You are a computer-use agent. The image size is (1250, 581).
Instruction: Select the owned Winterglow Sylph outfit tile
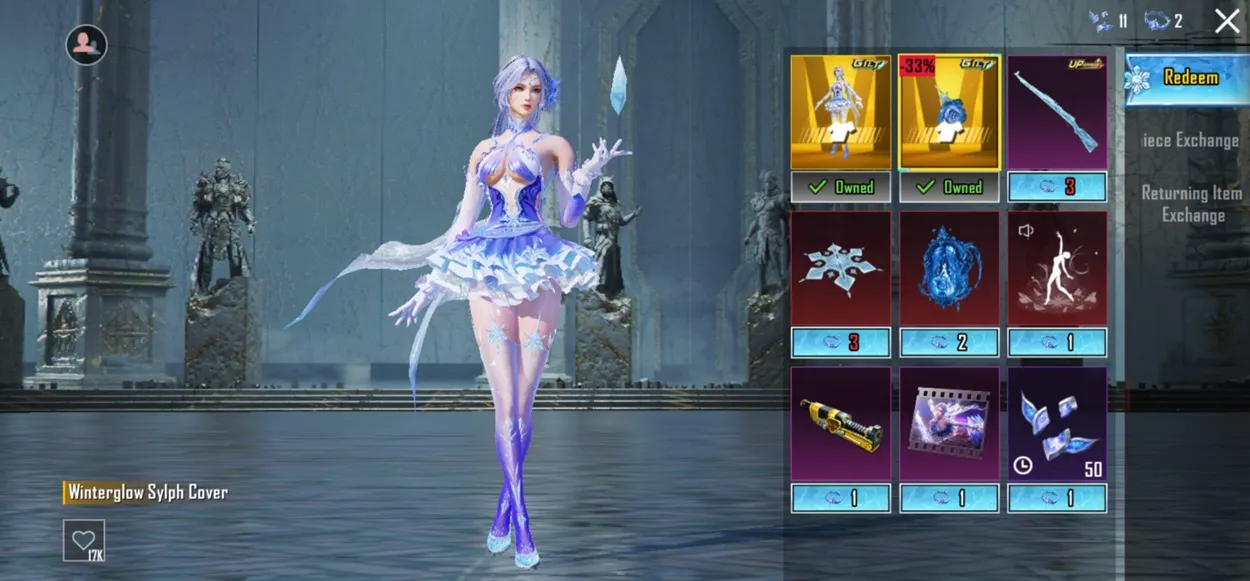click(x=840, y=112)
